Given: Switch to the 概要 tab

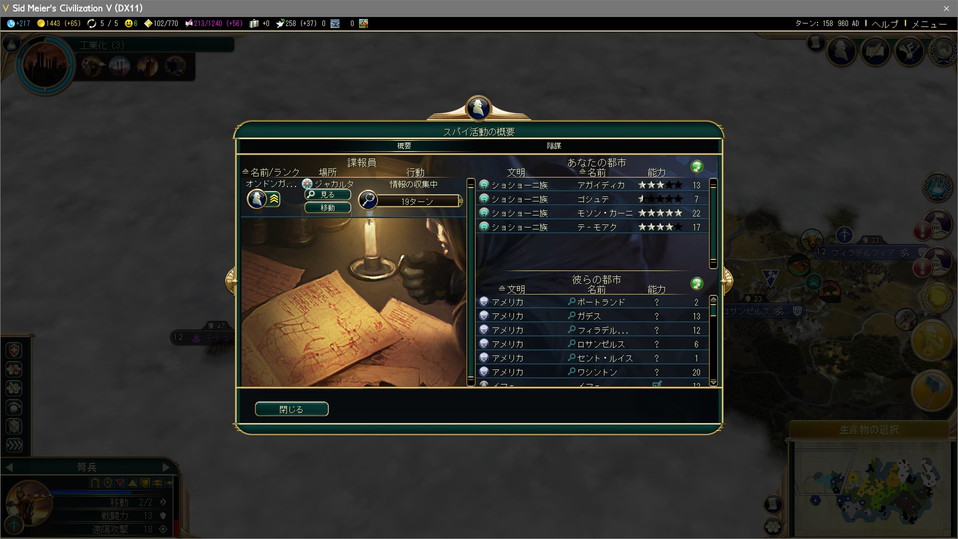Looking at the screenshot, I should tap(404, 146).
